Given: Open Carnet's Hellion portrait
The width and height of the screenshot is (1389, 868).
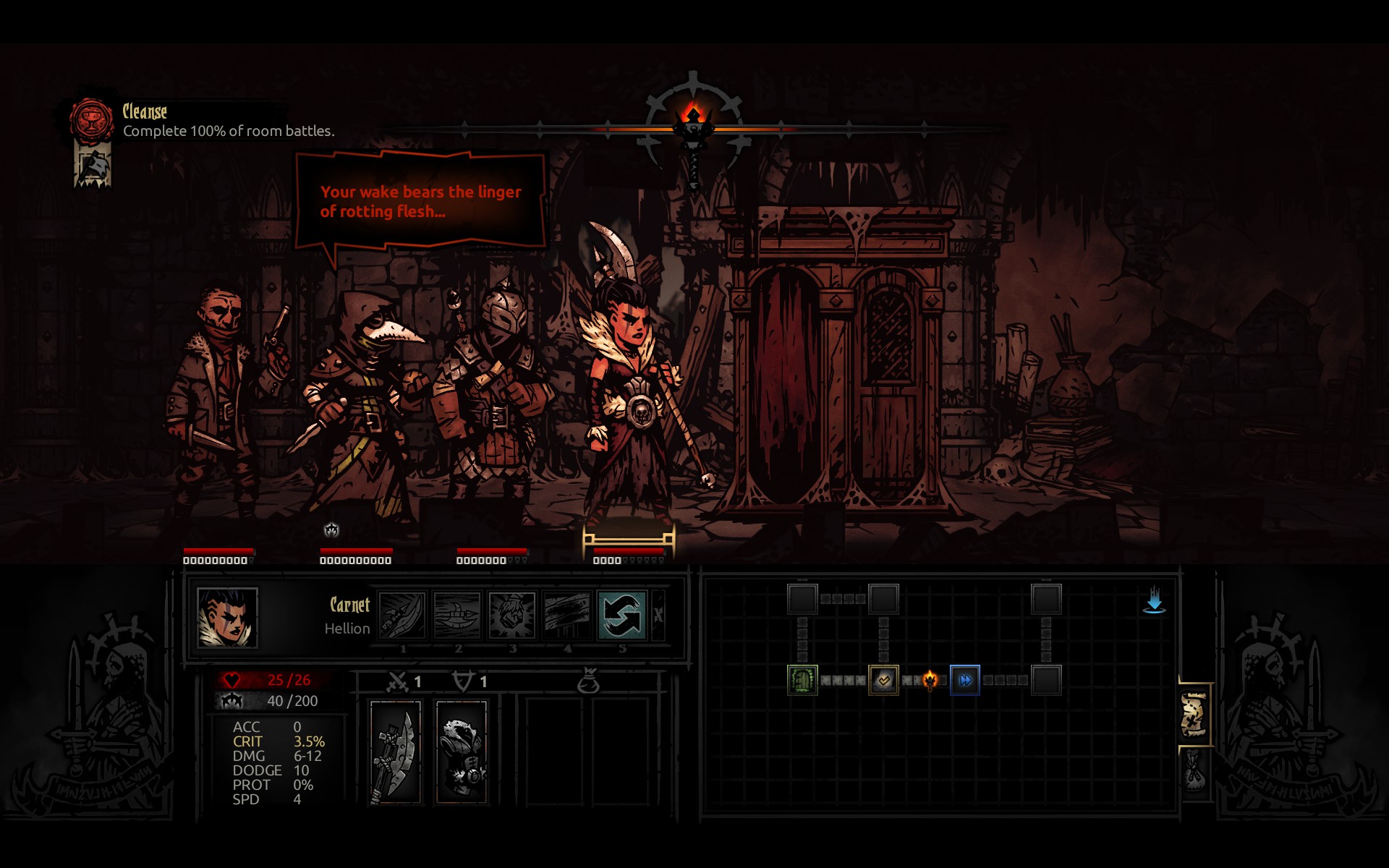Looking at the screenshot, I should click(x=227, y=617).
